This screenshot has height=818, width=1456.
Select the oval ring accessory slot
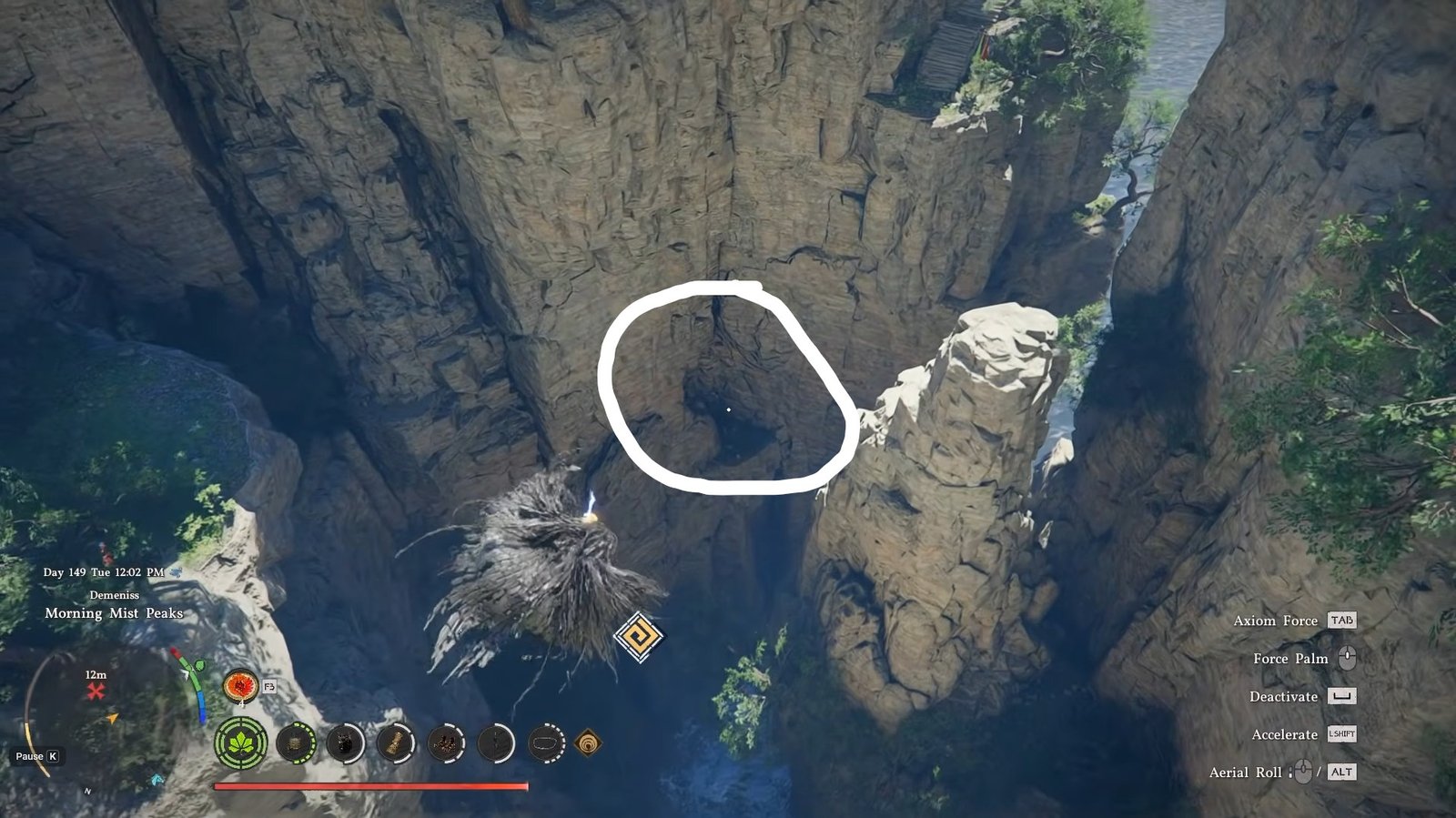click(545, 743)
